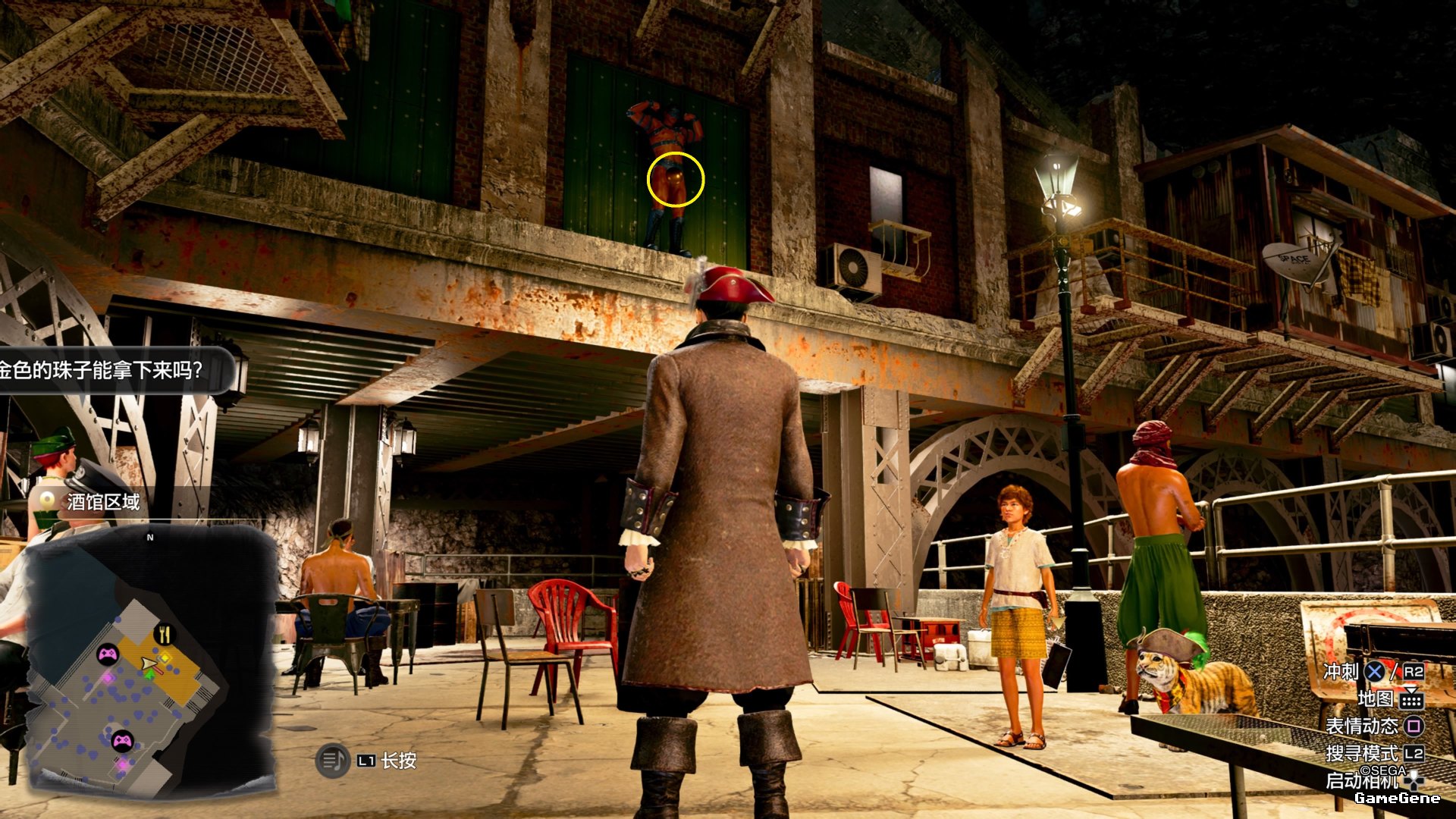
Task: Select the fork-and-knife restaurant marker on the minimap
Action: [164, 634]
